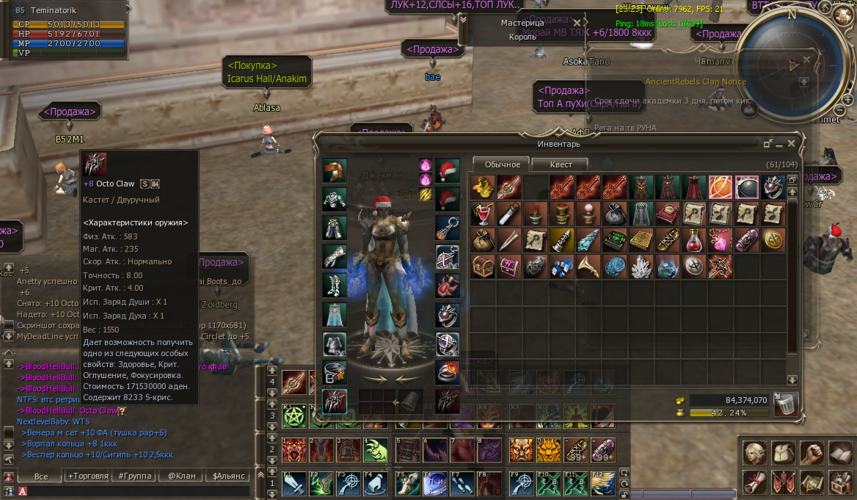Switch chat to +Торговля channel
The image size is (857, 500).
tap(88, 477)
